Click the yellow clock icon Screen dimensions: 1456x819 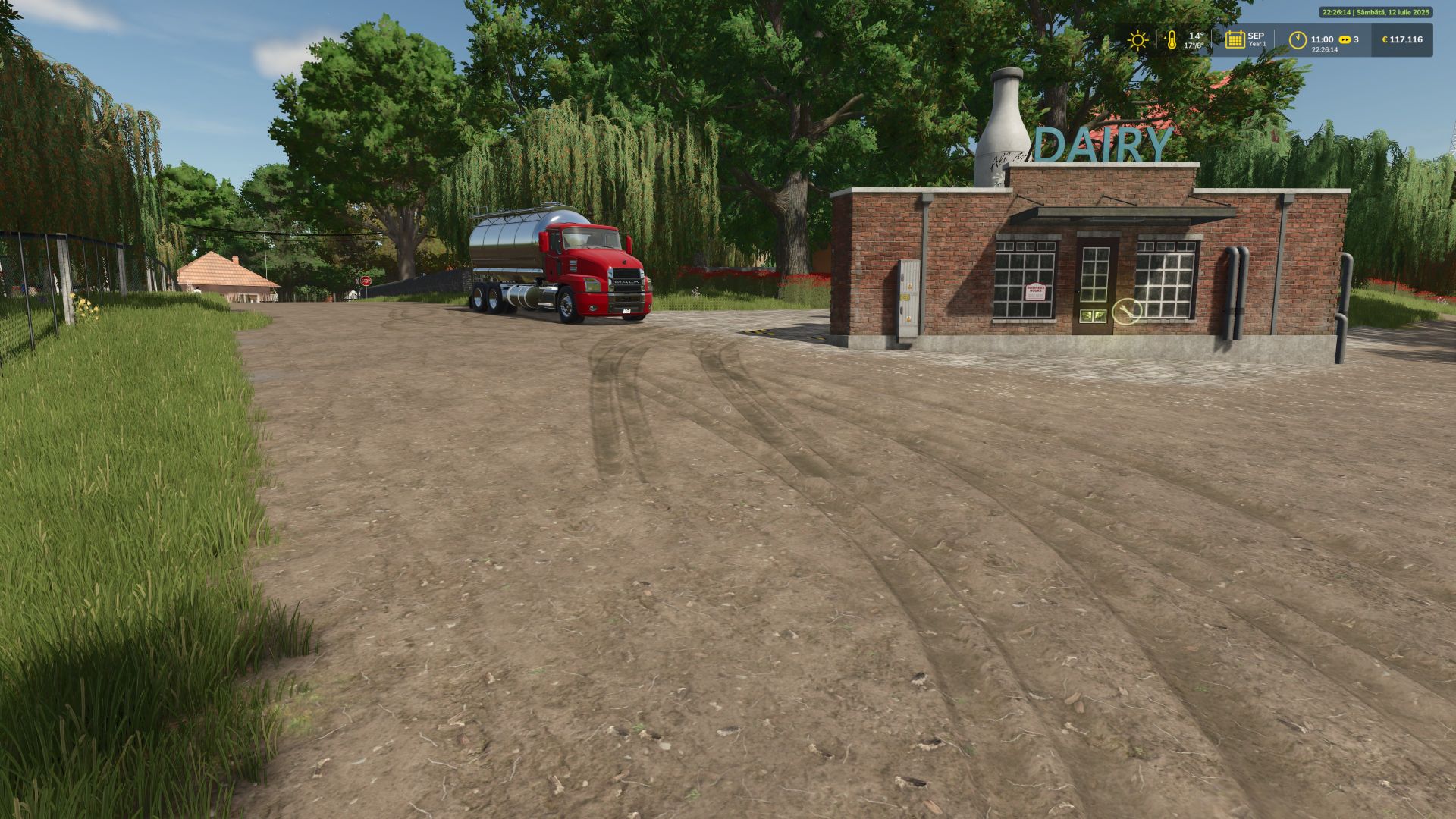coord(1298,39)
